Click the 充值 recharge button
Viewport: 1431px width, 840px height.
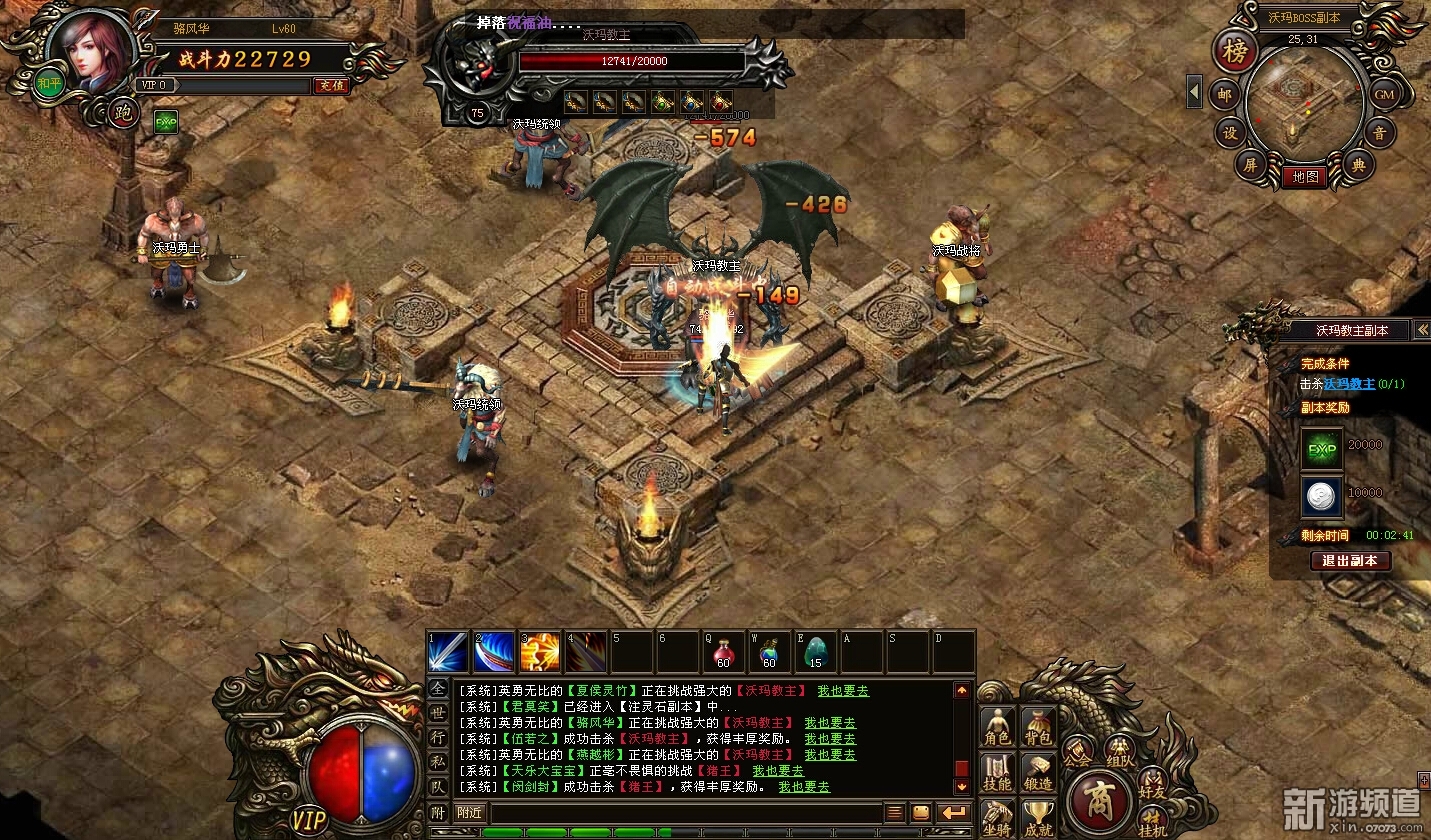pyautogui.click(x=331, y=86)
